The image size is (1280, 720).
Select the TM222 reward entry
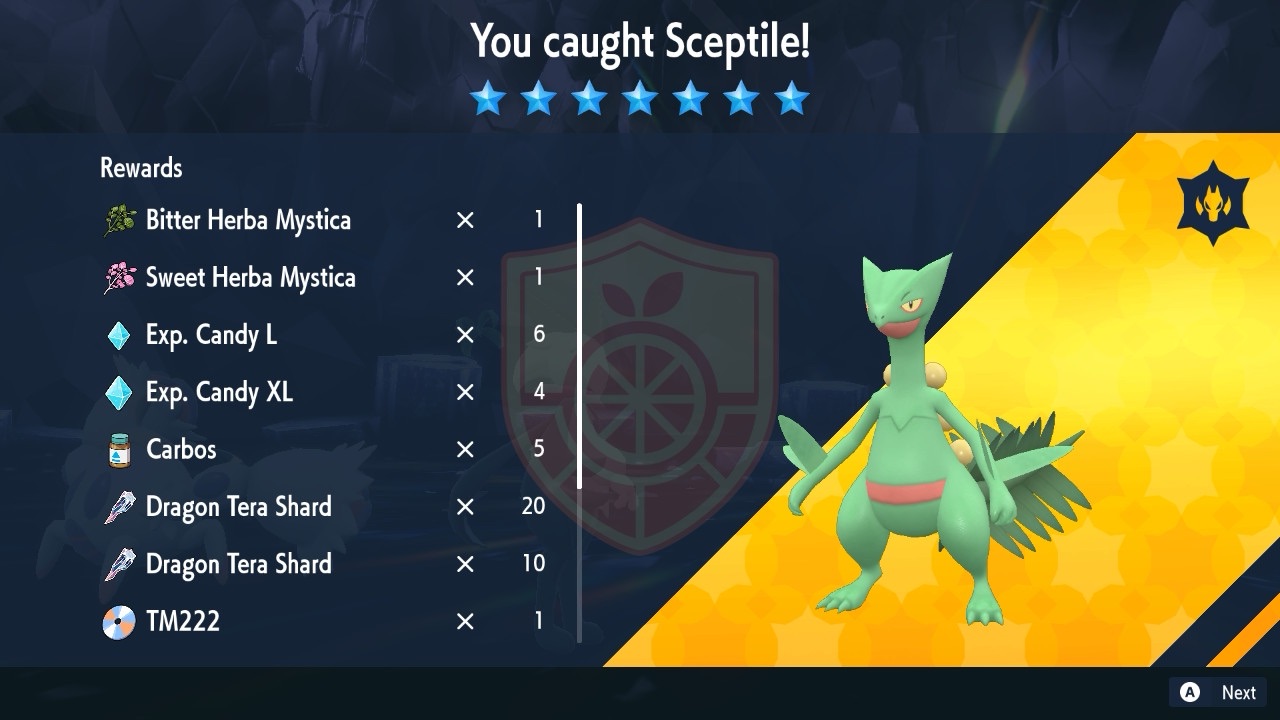click(183, 621)
